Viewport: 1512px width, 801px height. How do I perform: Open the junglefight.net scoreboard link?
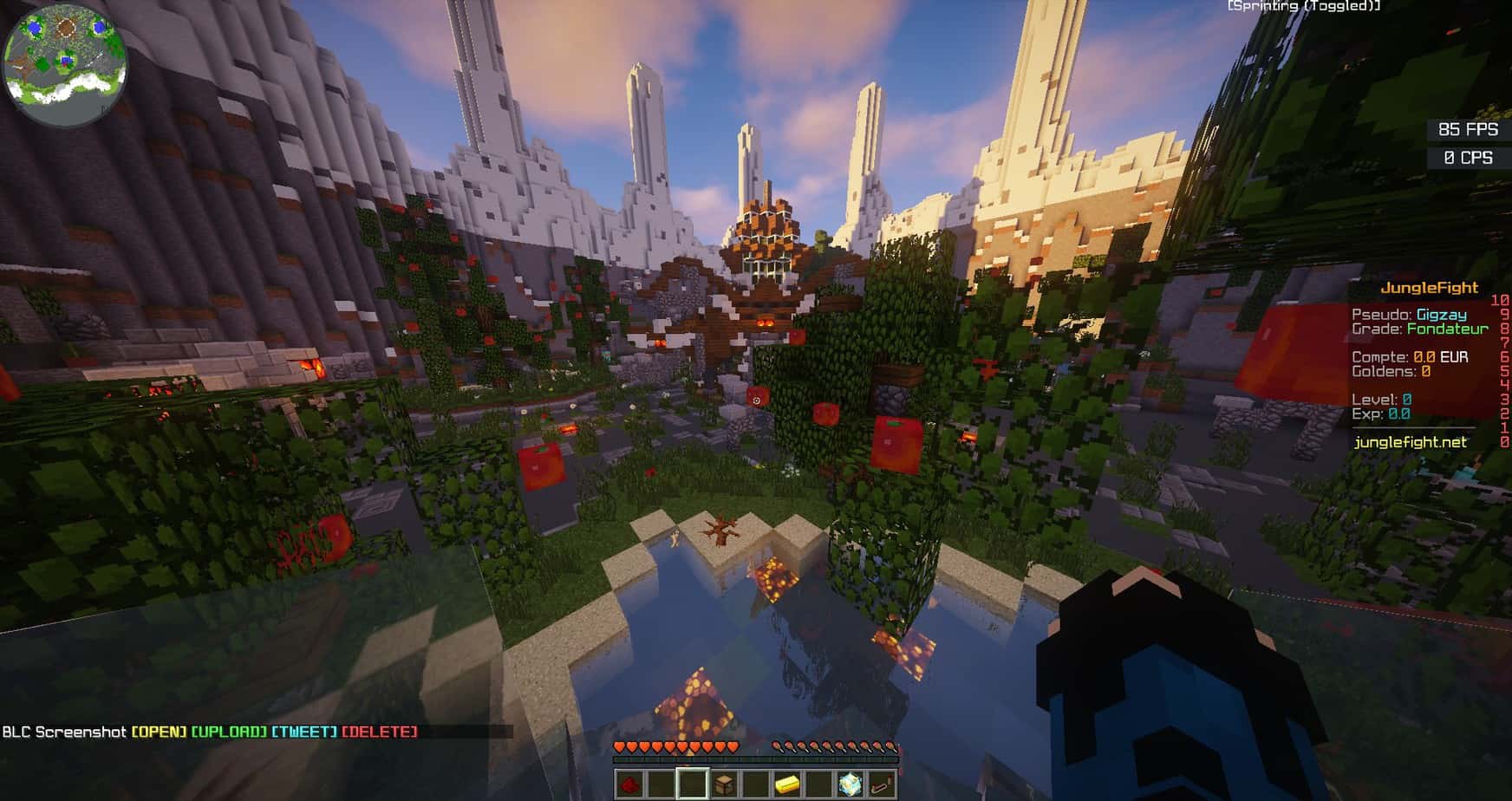point(1411,442)
